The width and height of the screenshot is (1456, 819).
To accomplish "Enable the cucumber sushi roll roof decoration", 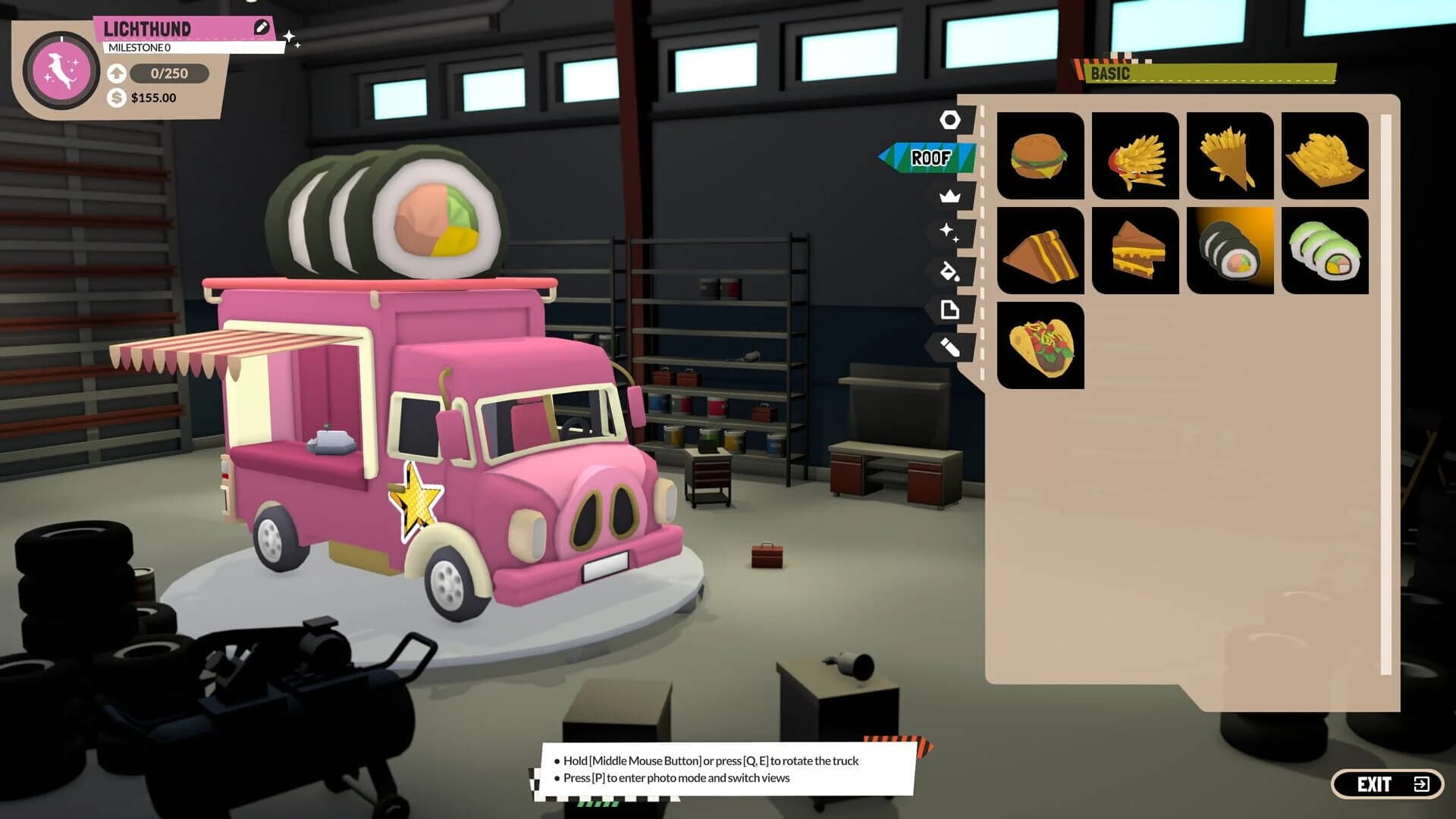I will 1324,252.
